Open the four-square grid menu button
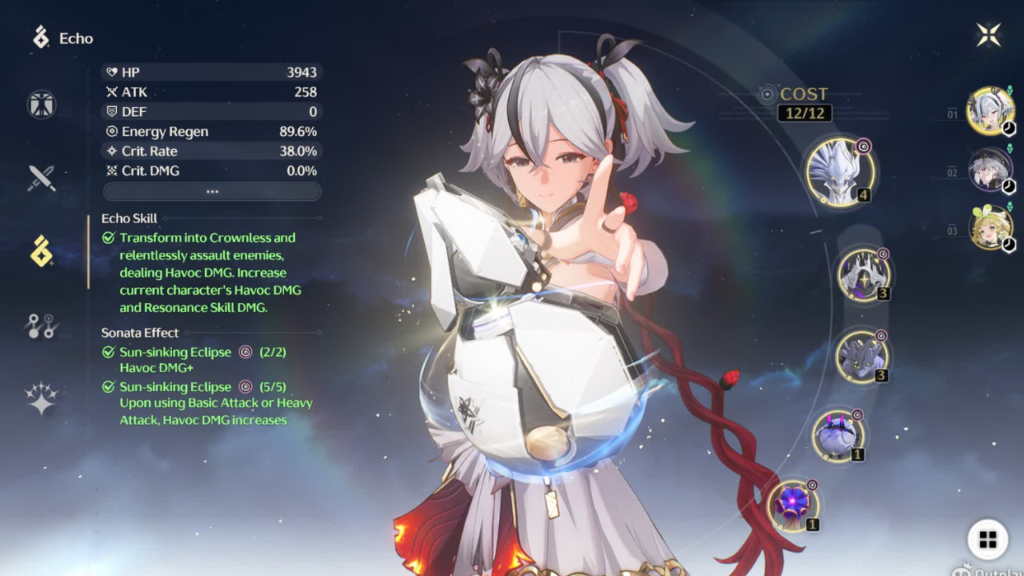Screen dimensions: 1024x576 tap(987, 540)
